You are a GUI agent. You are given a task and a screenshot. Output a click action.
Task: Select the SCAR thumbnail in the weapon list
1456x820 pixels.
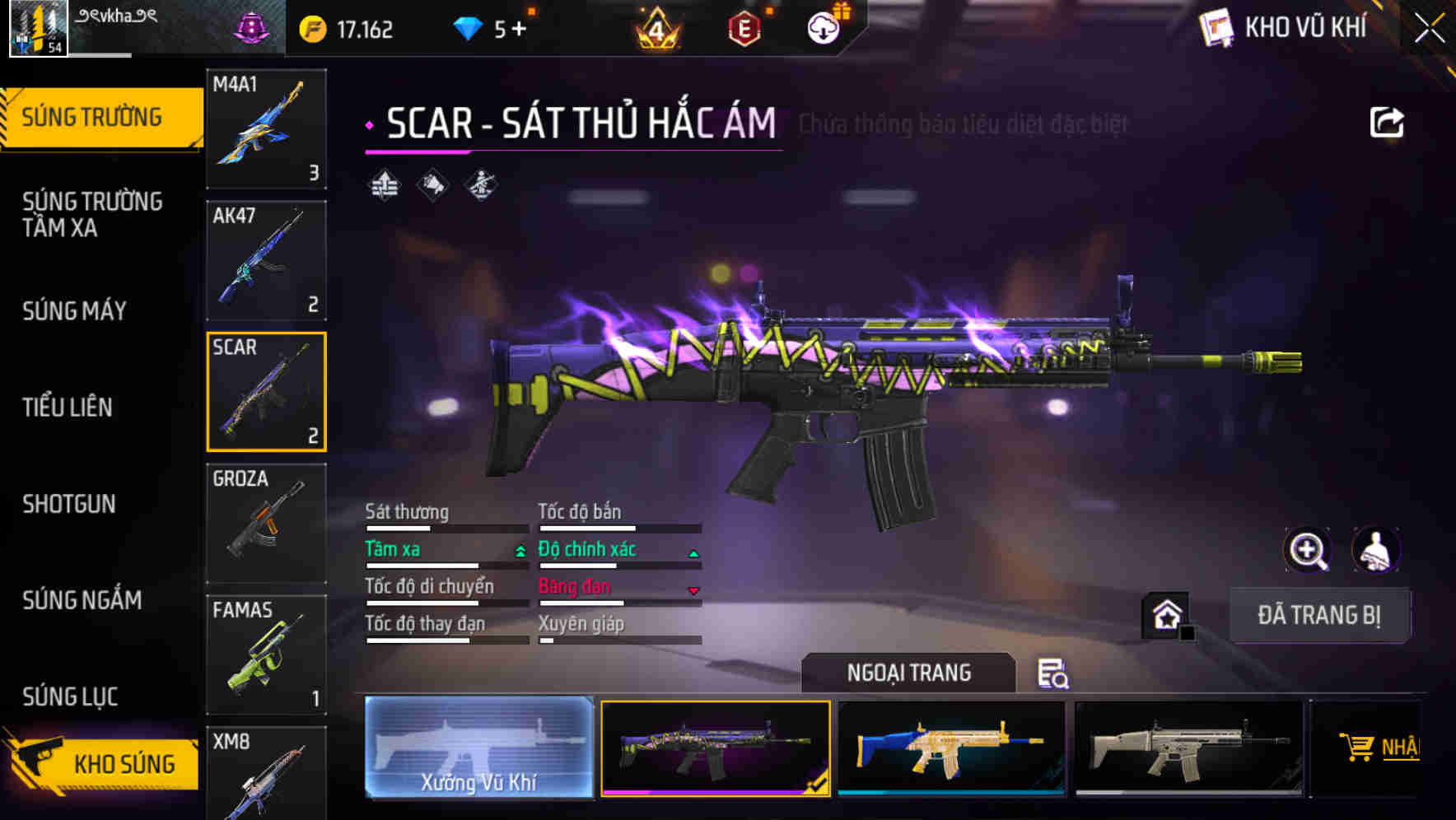(266, 390)
